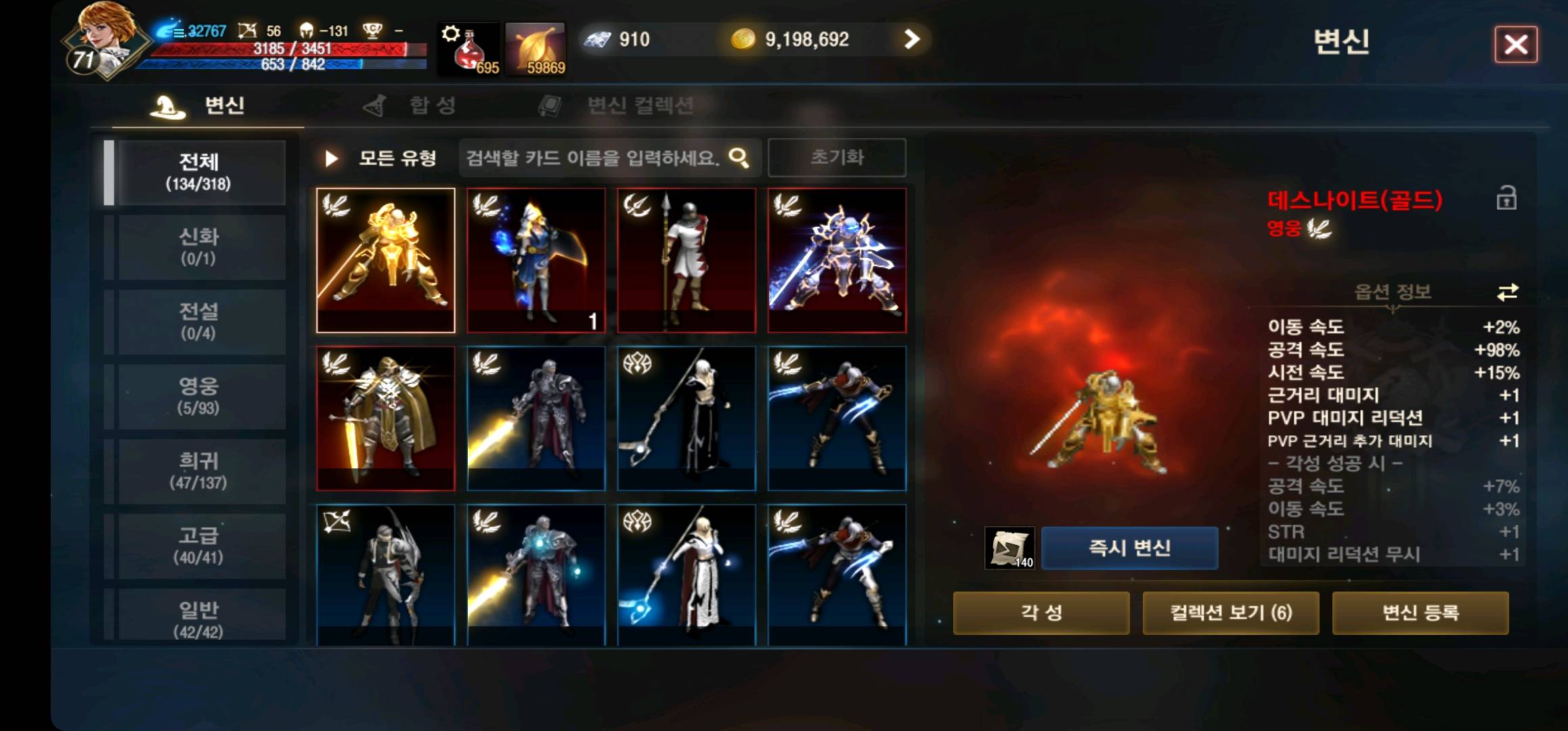
Task: Expand the 영웅 (5/93) category
Action: click(200, 395)
